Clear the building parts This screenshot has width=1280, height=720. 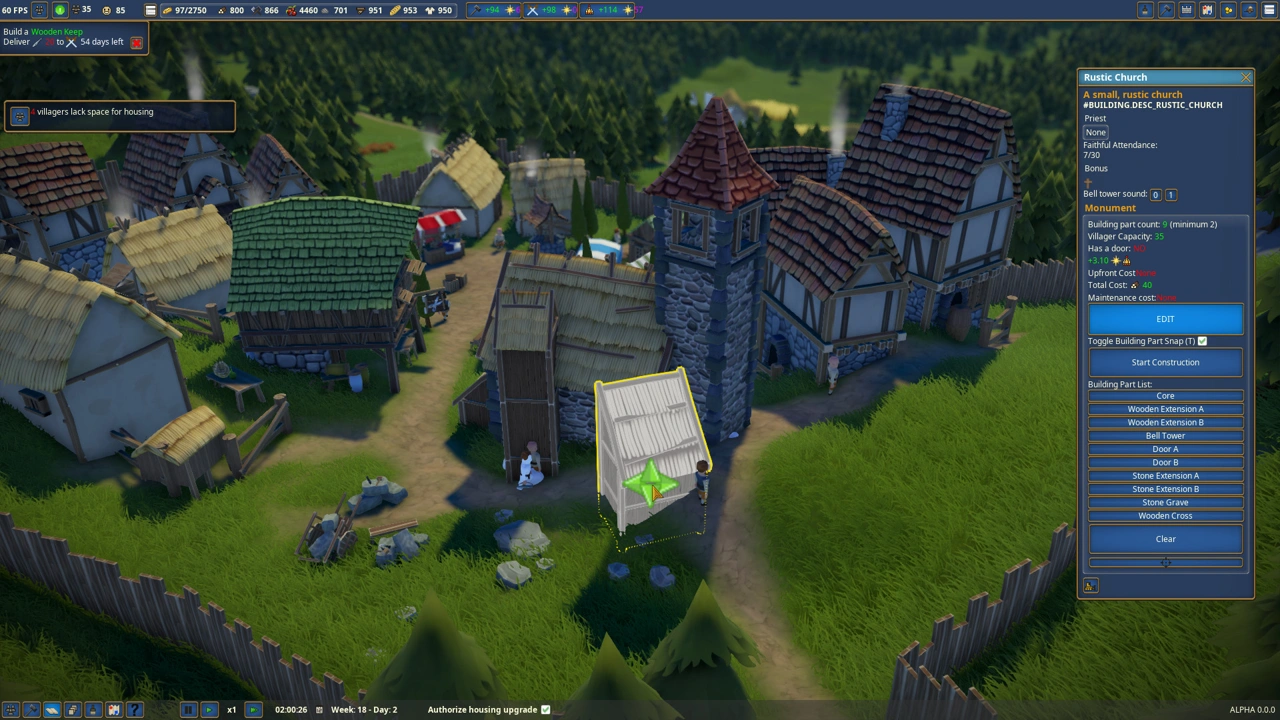point(1165,539)
